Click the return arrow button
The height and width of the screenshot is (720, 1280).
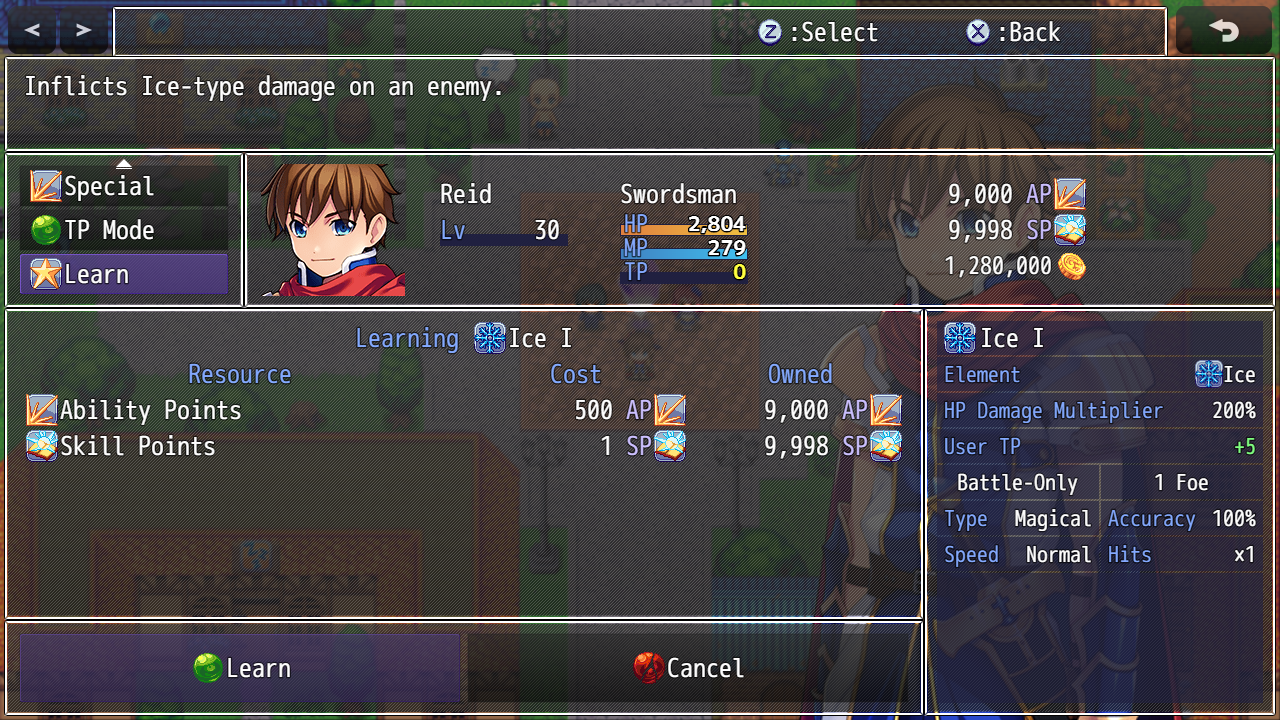click(x=1223, y=31)
